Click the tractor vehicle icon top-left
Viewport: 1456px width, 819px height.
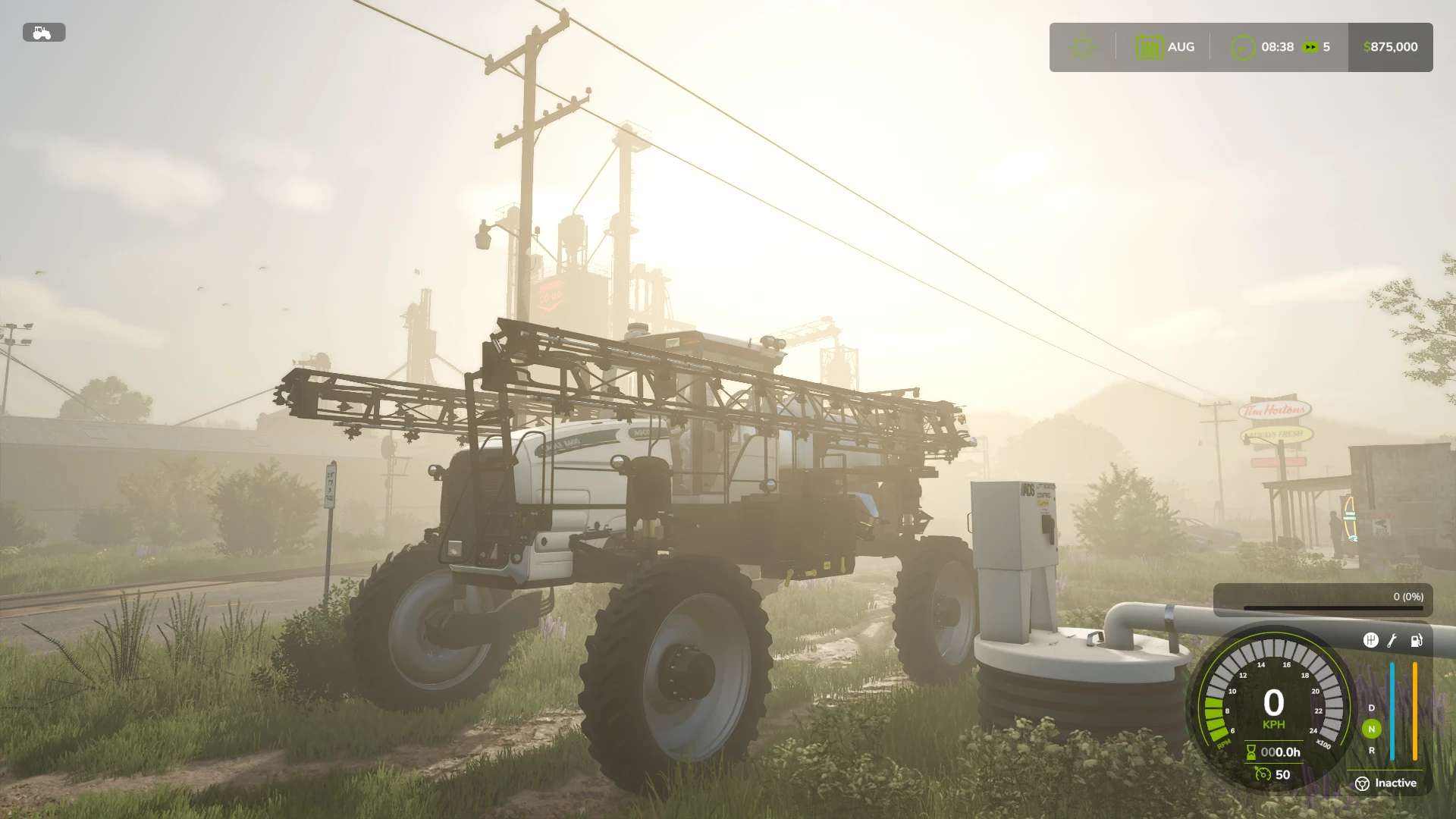44,33
